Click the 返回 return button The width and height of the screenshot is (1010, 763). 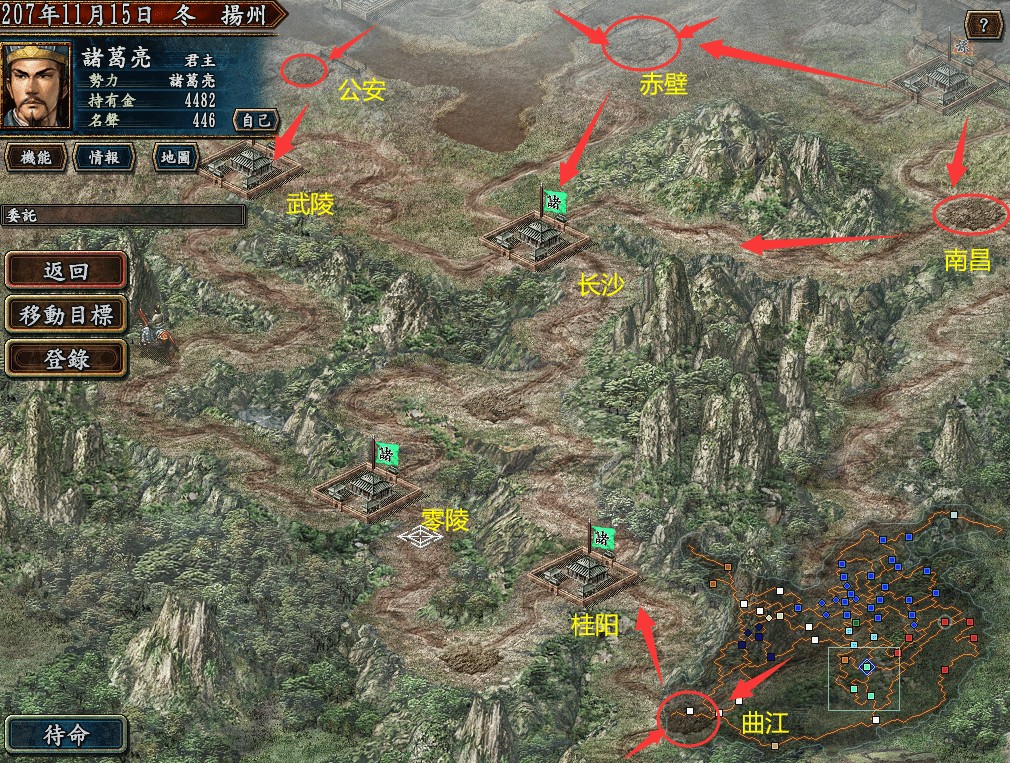pos(66,270)
